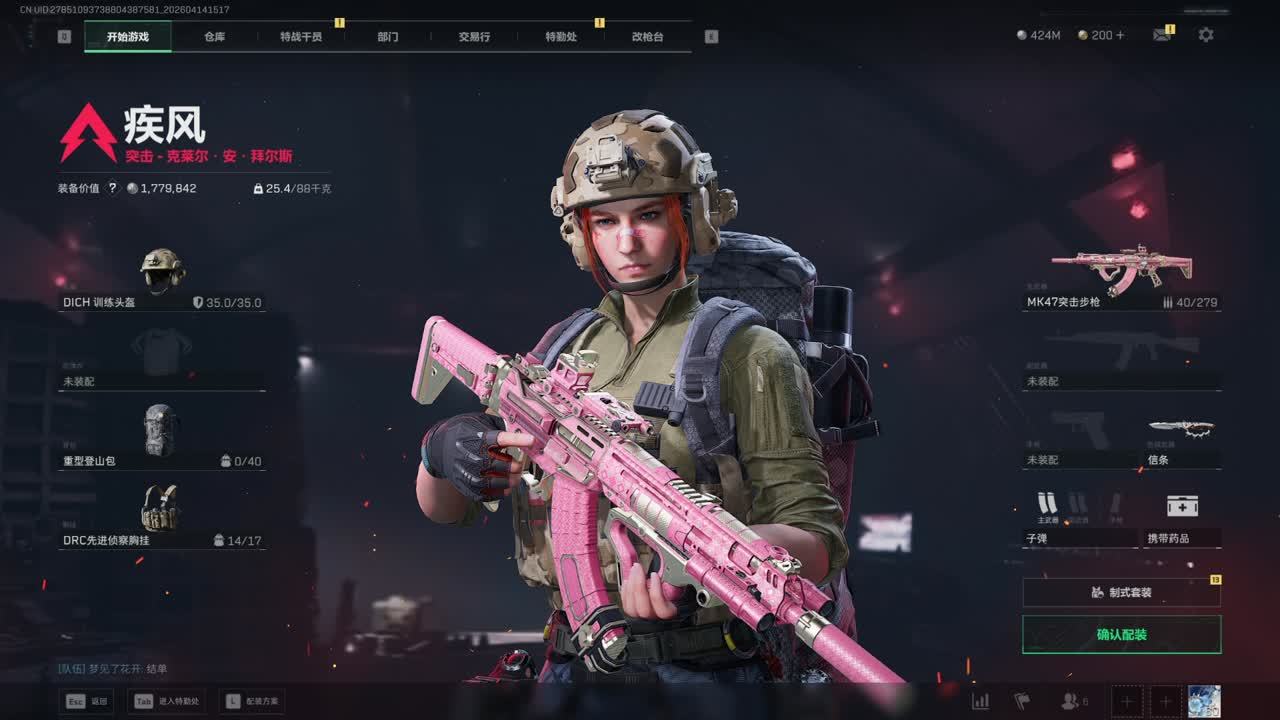Viewport: 1280px width, 720px height.
Task: Switch to the 开始游戏 tab
Action: click(128, 37)
